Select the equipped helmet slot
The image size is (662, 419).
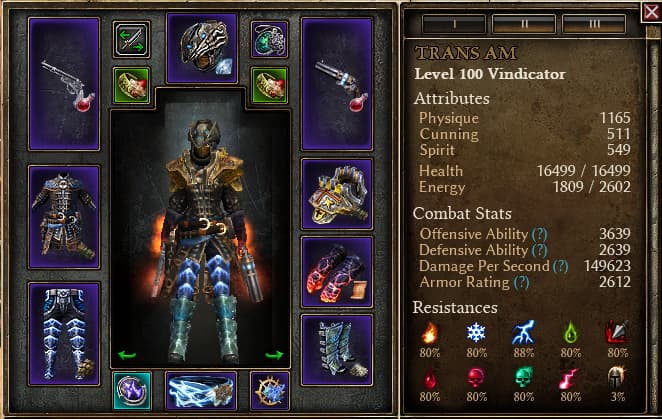(x=201, y=47)
